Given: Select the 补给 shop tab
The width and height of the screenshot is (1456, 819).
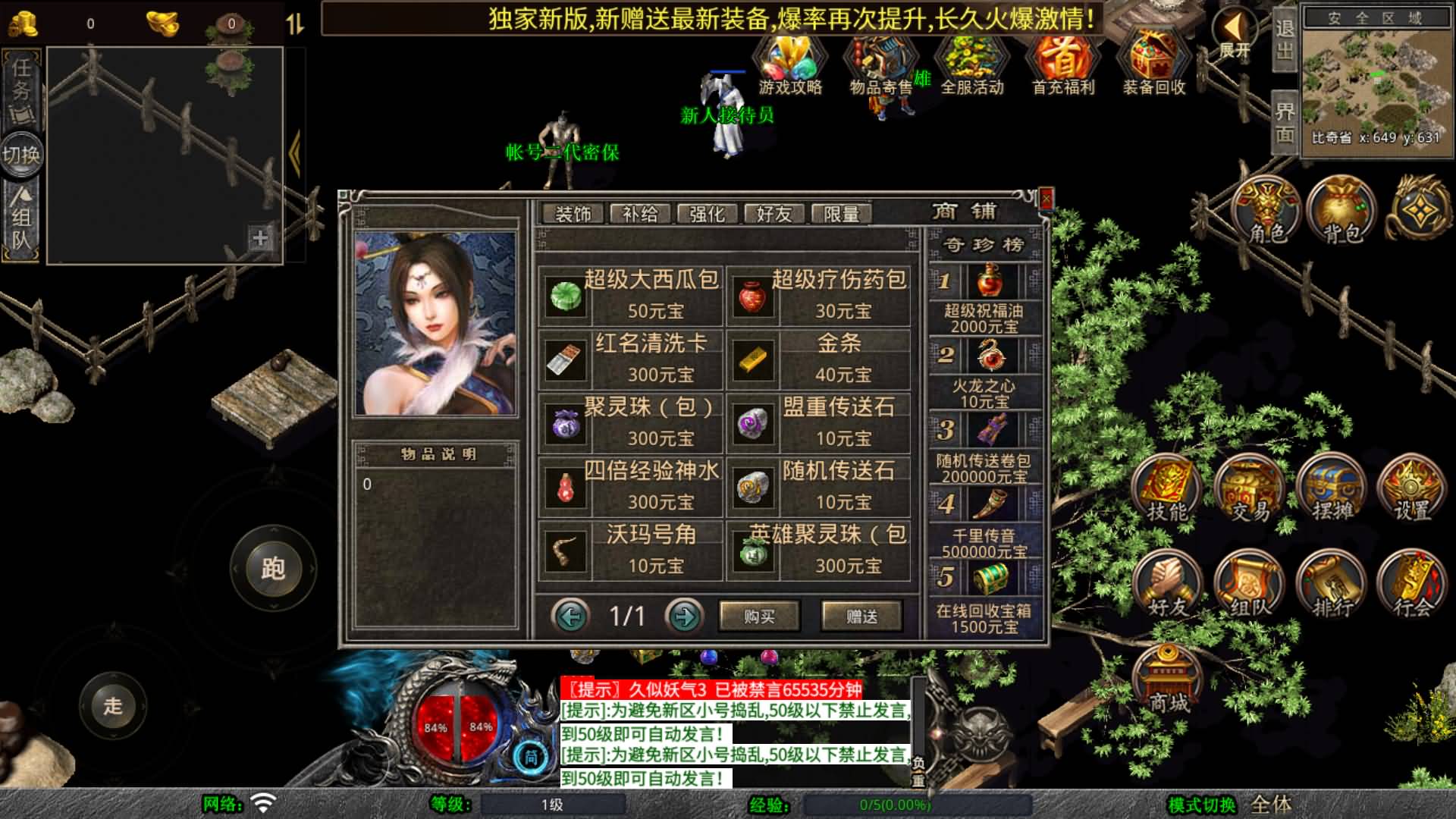Looking at the screenshot, I should [x=642, y=214].
